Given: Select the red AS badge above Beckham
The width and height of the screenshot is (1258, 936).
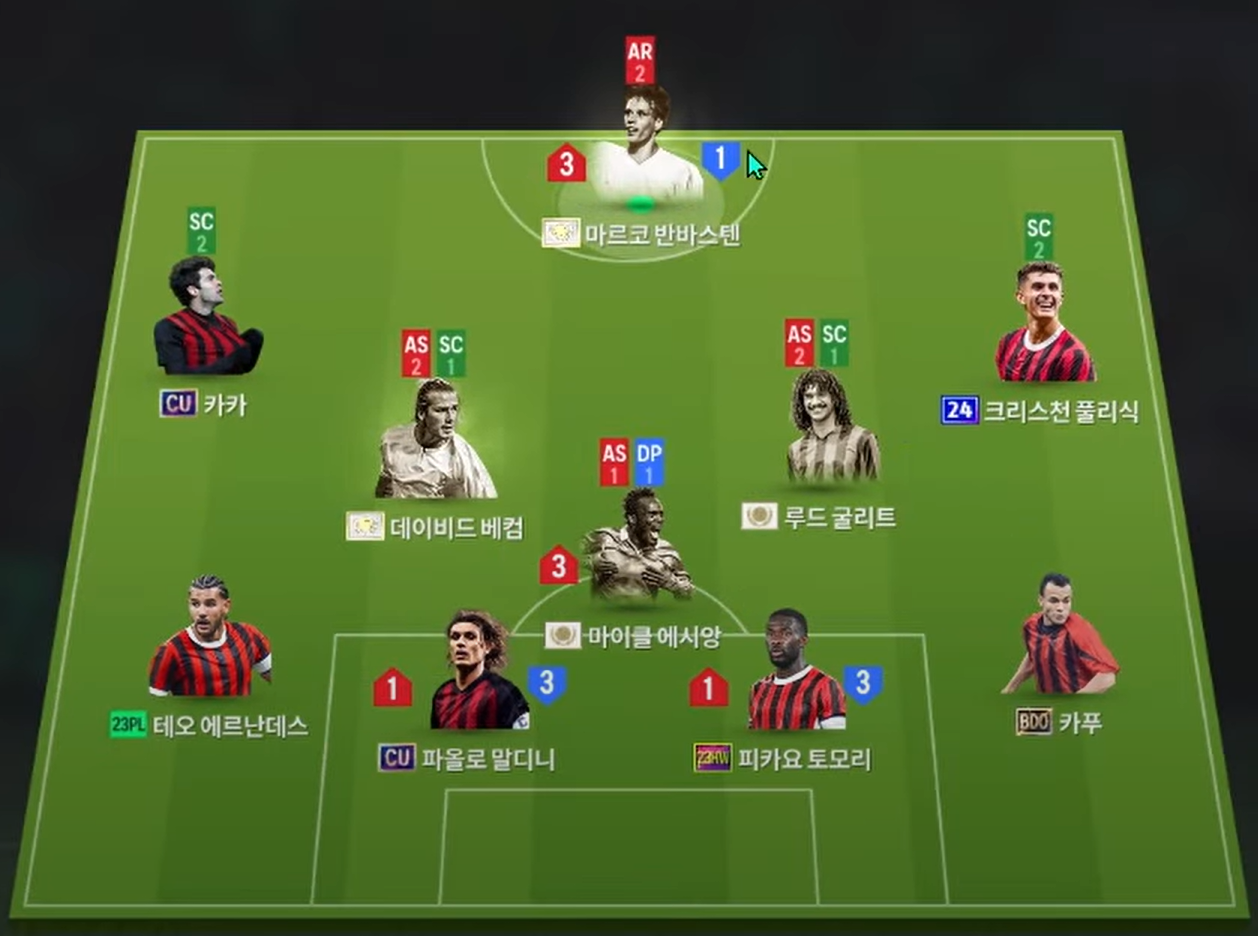Looking at the screenshot, I should point(416,354).
